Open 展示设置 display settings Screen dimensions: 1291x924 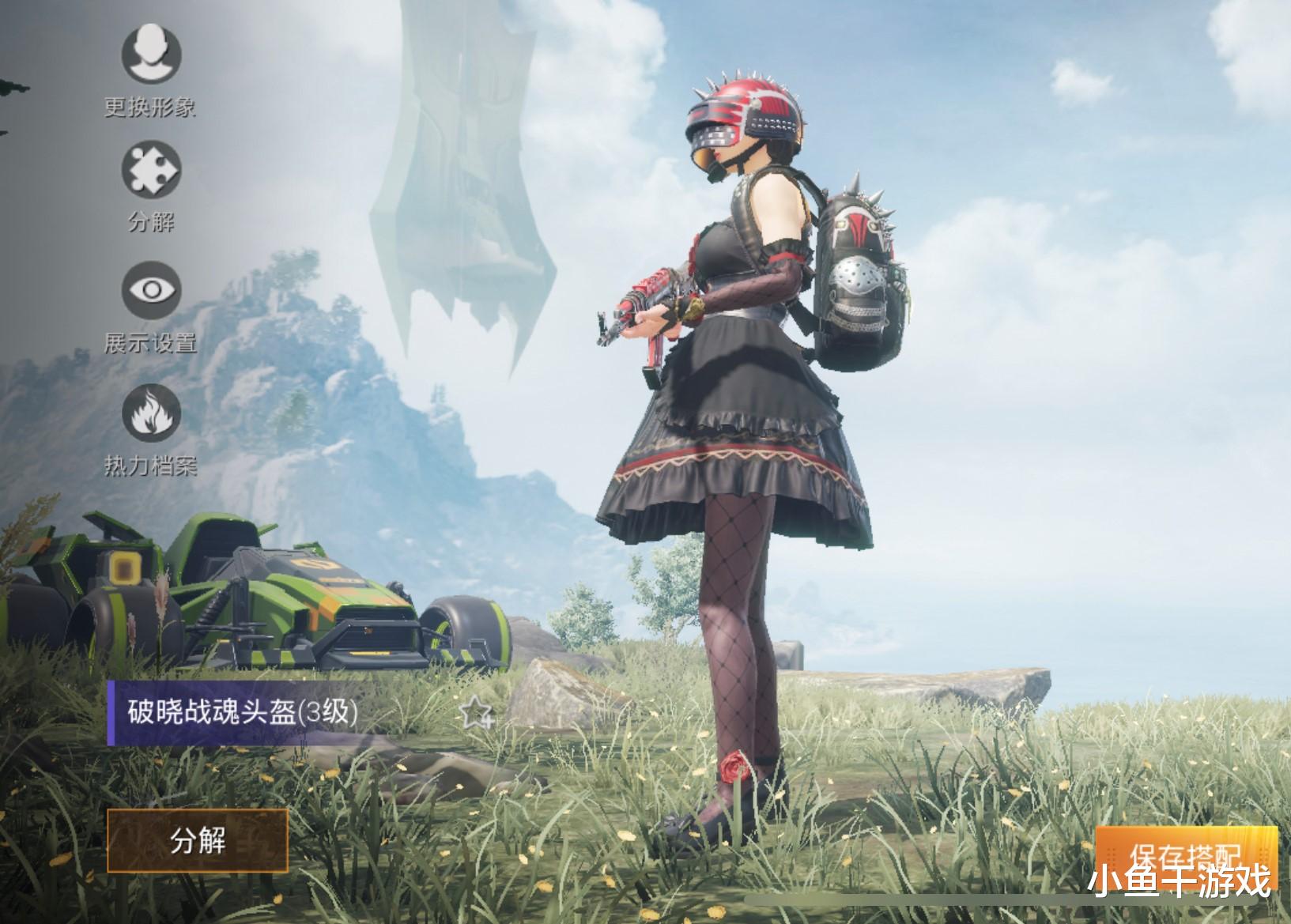point(150,290)
